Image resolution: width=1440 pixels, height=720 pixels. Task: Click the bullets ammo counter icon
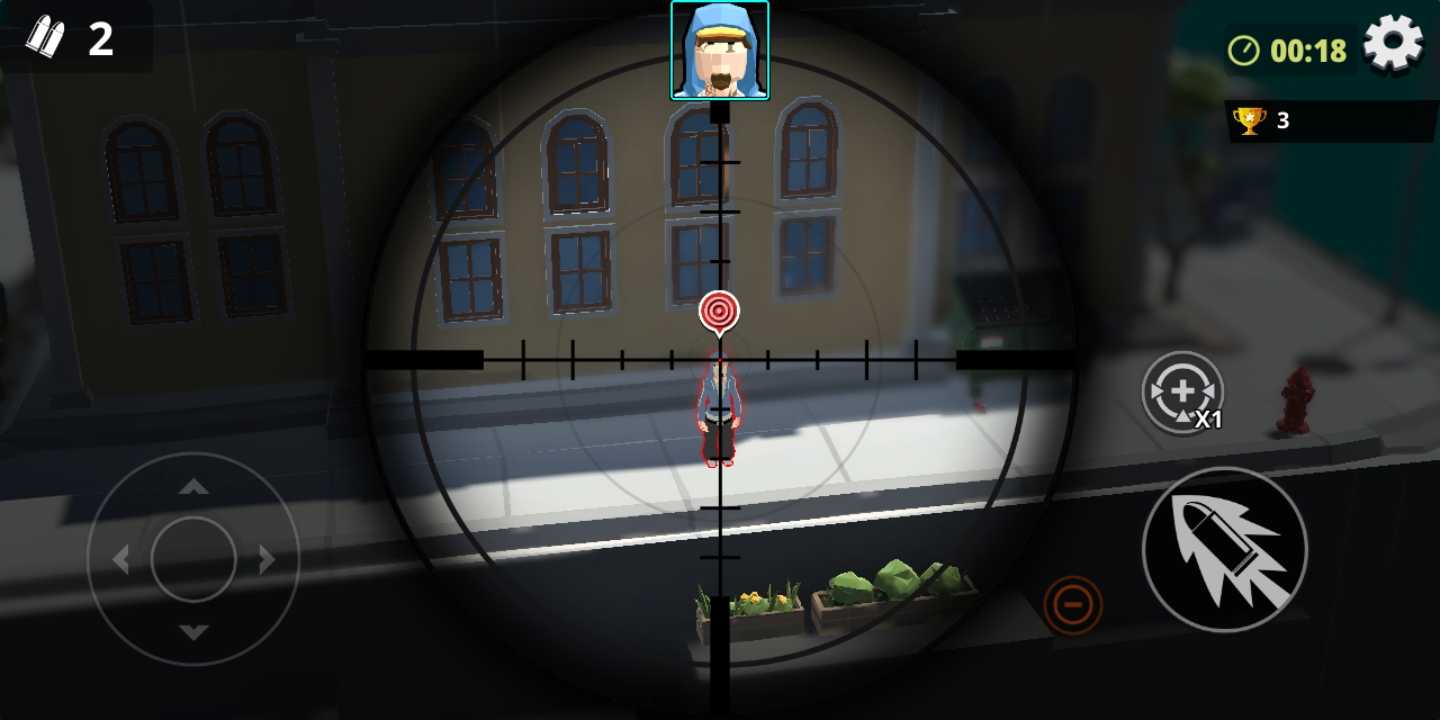[47, 38]
